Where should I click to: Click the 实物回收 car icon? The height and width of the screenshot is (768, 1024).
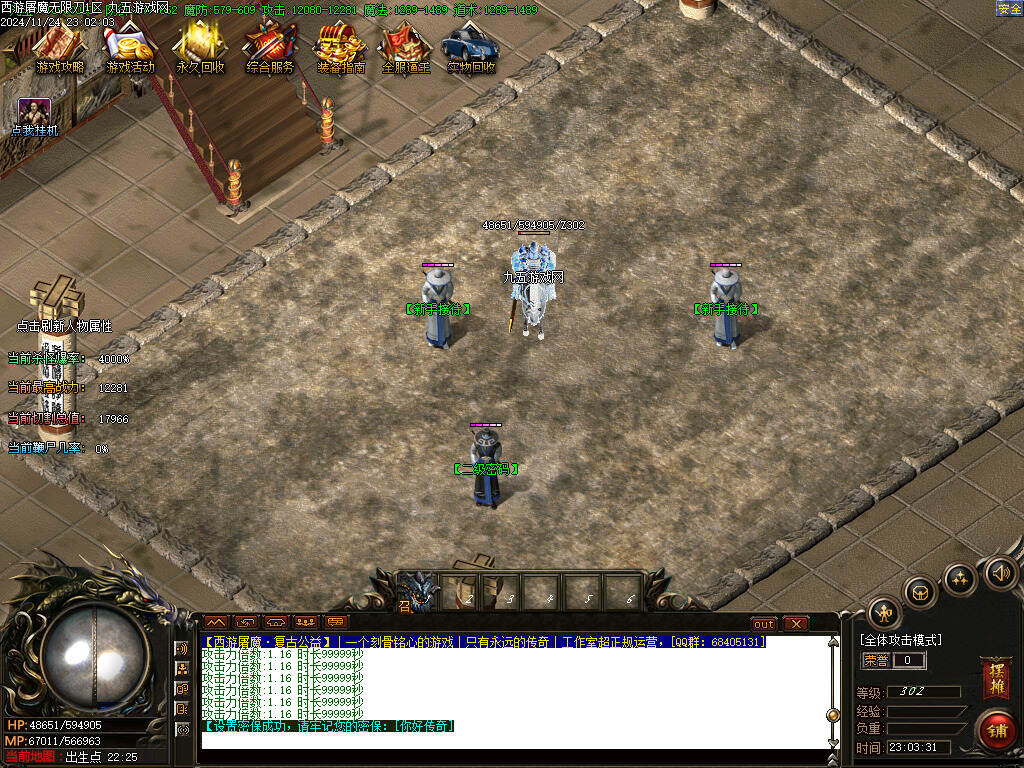tap(470, 48)
